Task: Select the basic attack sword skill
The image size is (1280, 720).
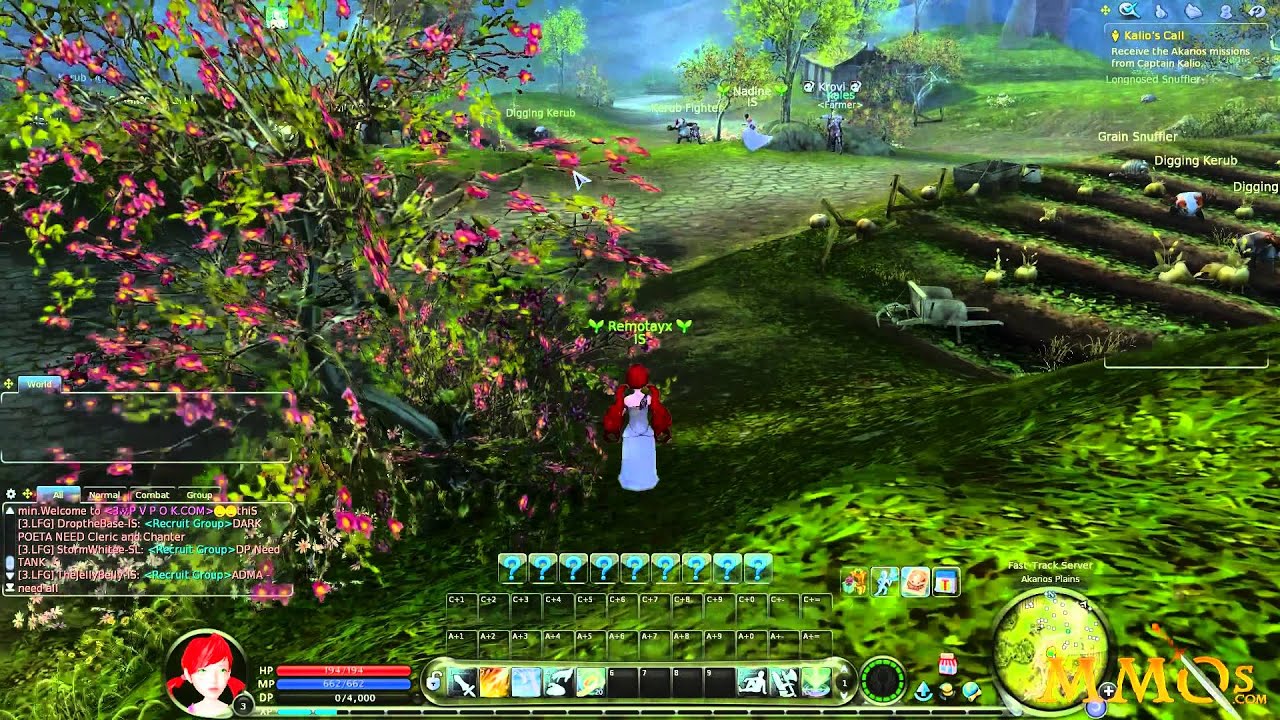Action: click(x=463, y=680)
